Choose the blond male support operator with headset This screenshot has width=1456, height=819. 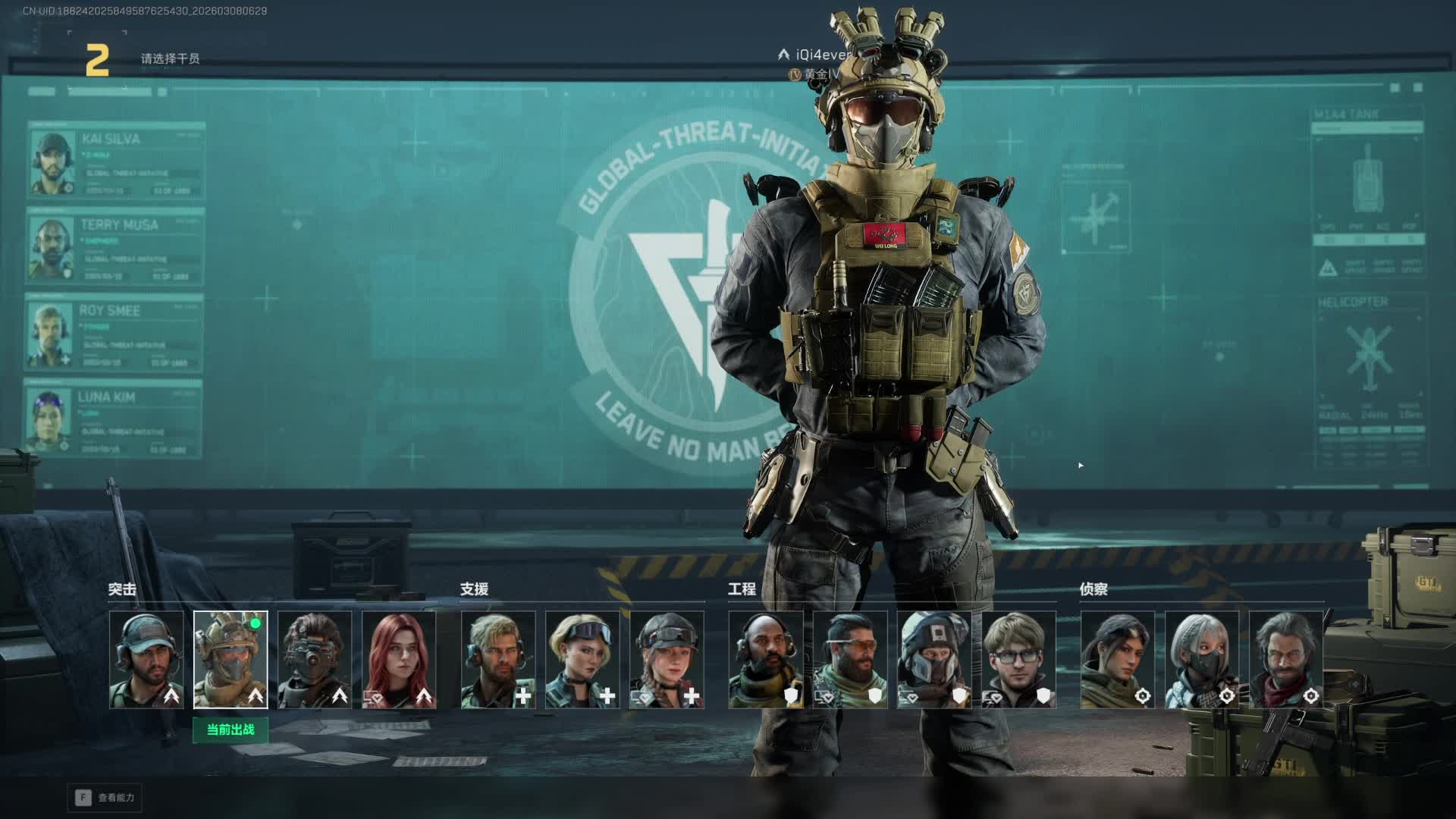click(x=498, y=660)
